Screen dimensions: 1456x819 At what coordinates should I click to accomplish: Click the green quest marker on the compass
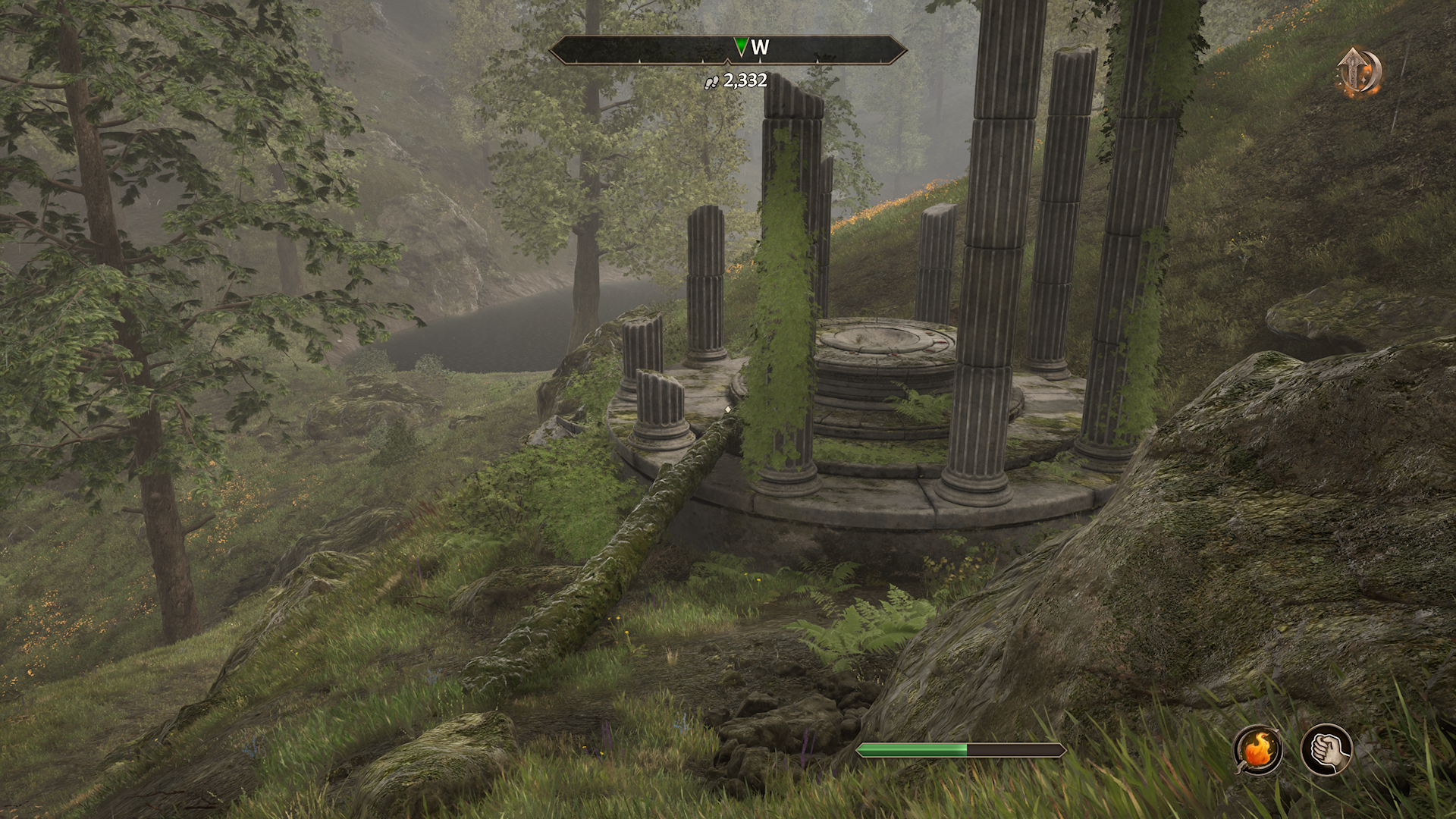(741, 48)
